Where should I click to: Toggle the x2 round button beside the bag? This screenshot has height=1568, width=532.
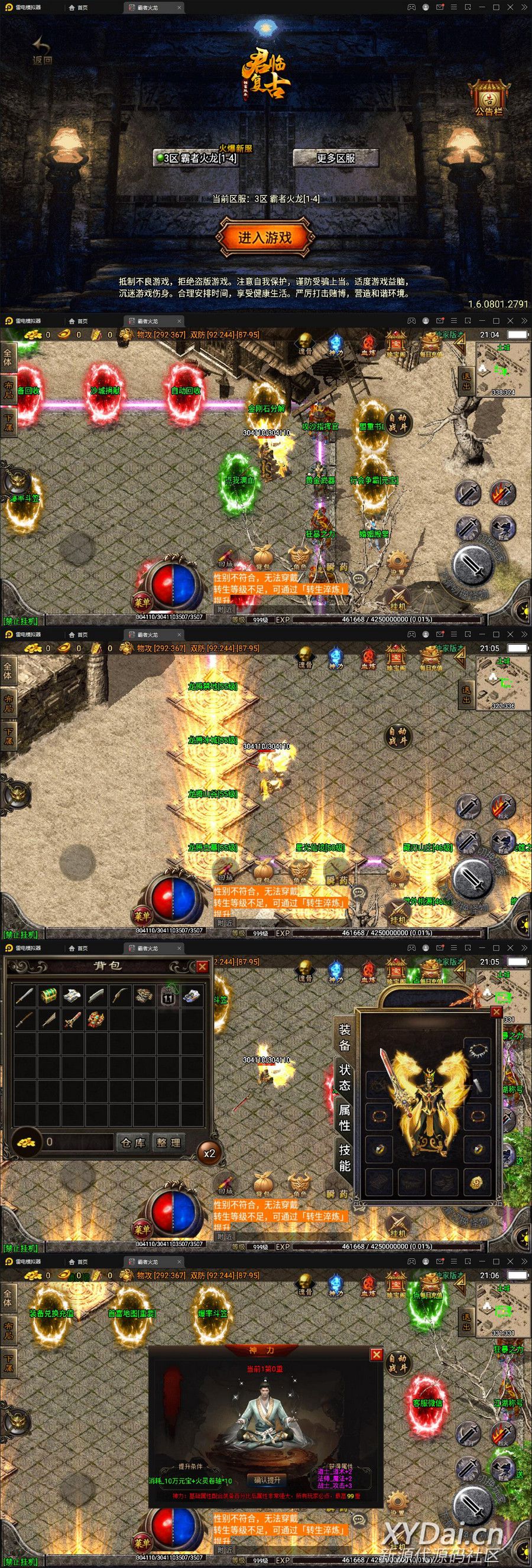click(209, 1153)
